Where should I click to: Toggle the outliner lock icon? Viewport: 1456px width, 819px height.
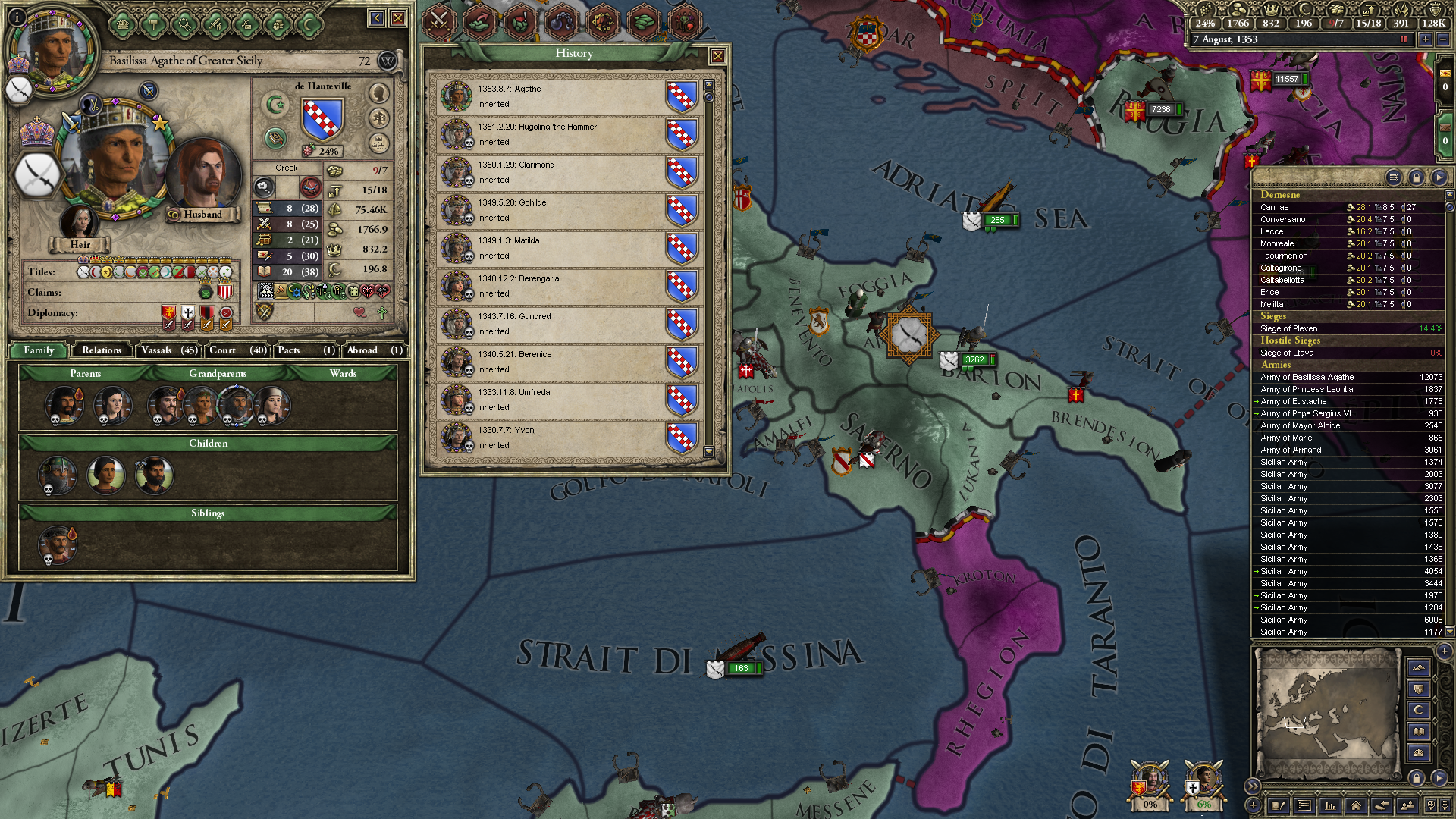[x=1417, y=177]
